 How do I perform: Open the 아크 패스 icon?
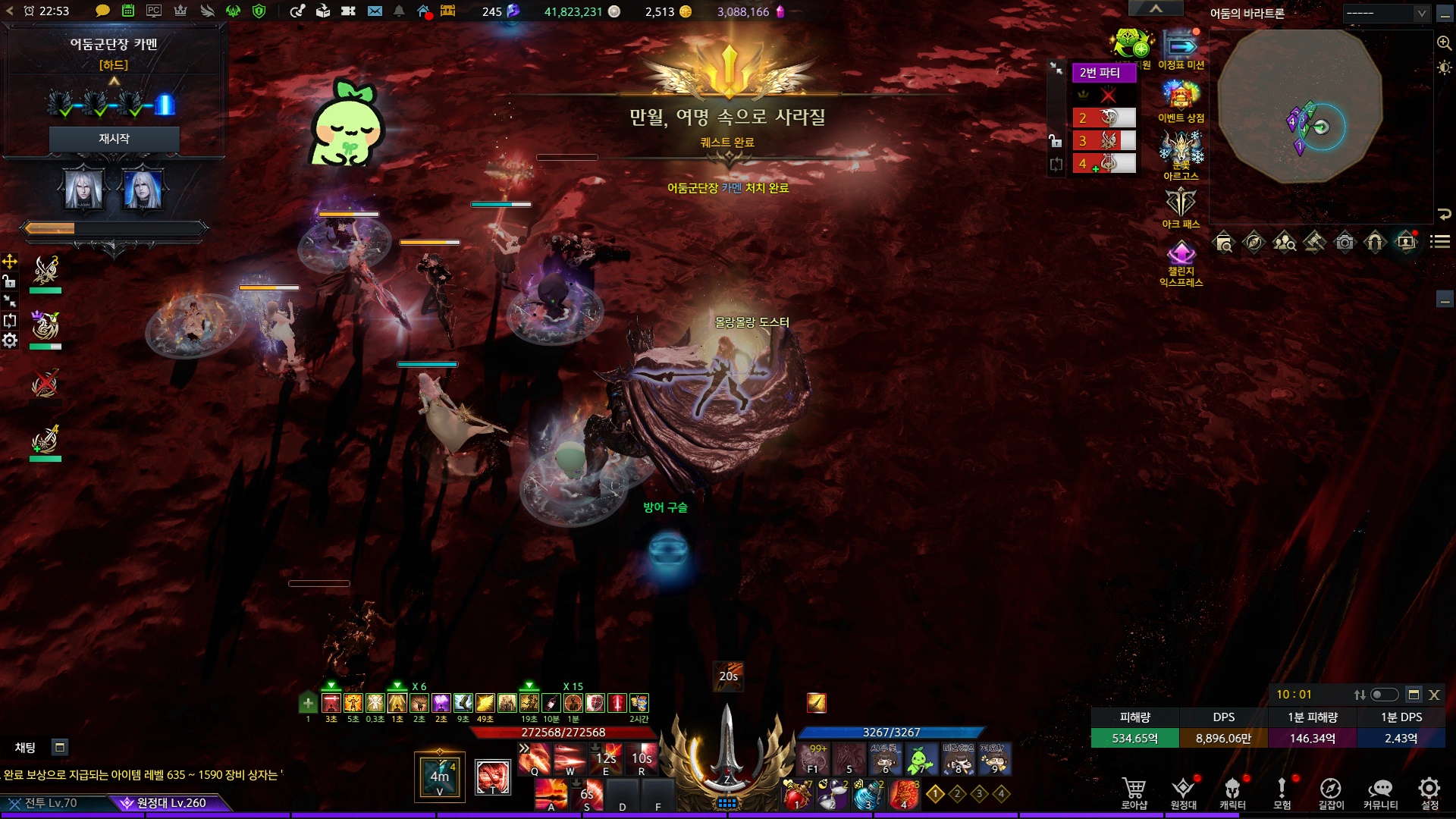(1181, 207)
